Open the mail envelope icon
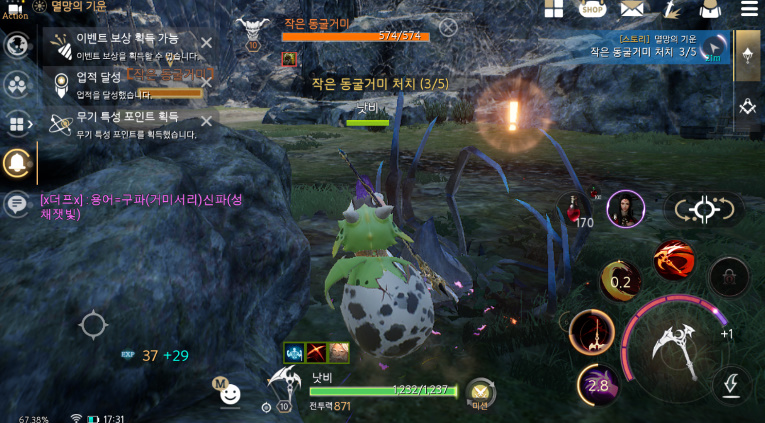Image resolution: width=765 pixels, height=423 pixels. pos(631,10)
